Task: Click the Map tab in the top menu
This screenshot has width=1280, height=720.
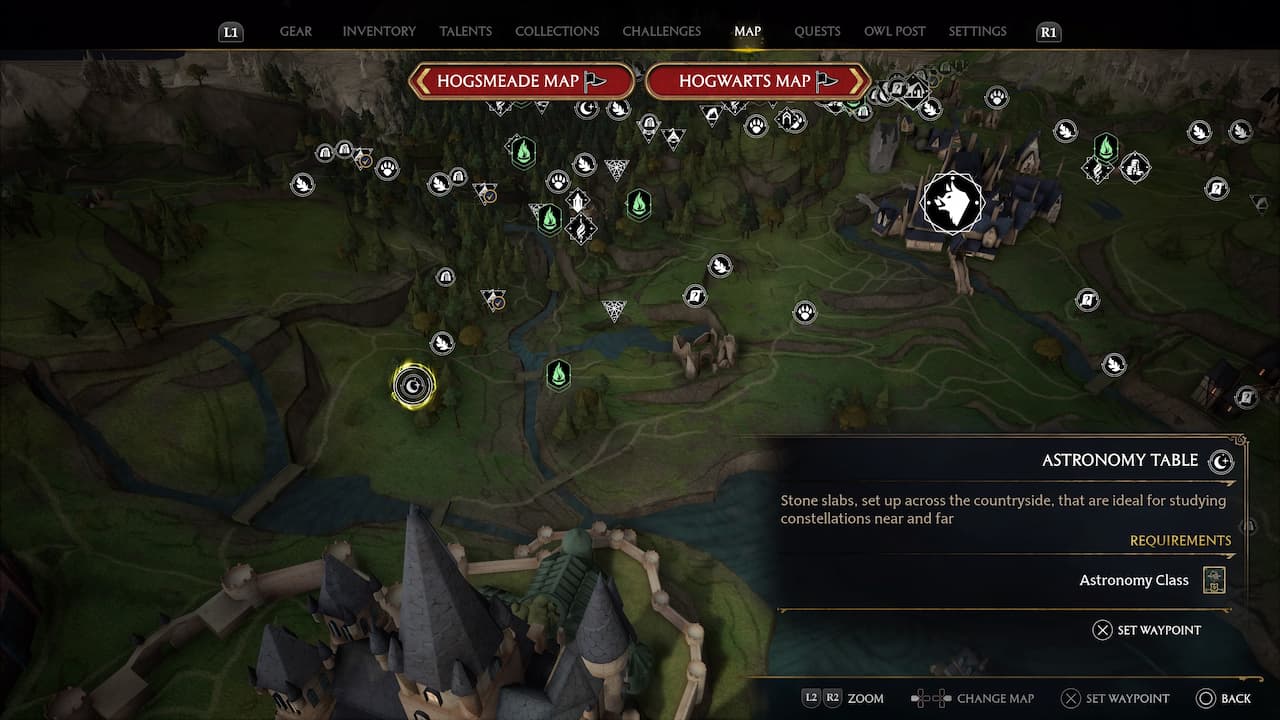Action: (x=747, y=31)
